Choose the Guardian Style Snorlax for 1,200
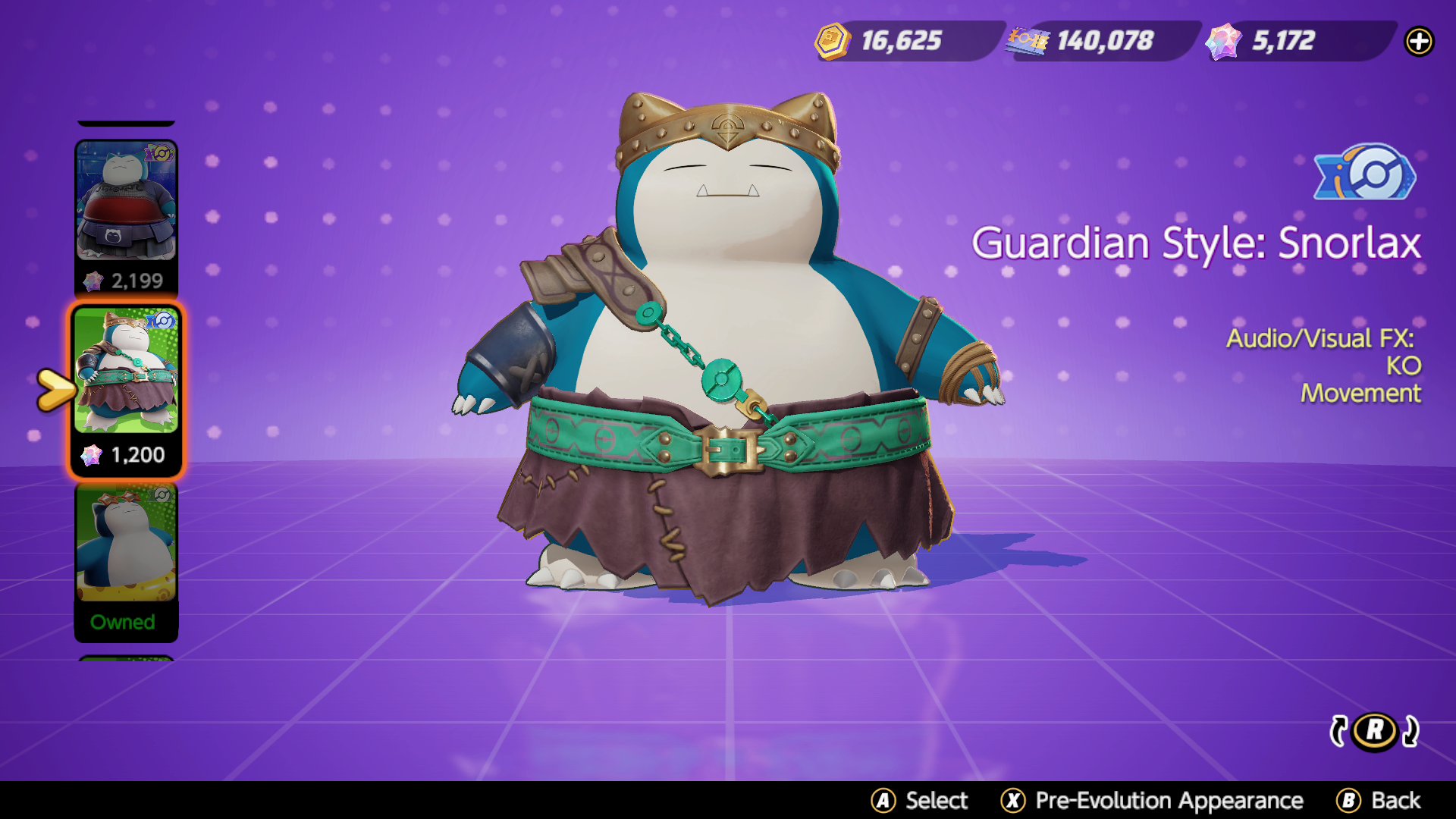The width and height of the screenshot is (1456, 819). [x=126, y=391]
